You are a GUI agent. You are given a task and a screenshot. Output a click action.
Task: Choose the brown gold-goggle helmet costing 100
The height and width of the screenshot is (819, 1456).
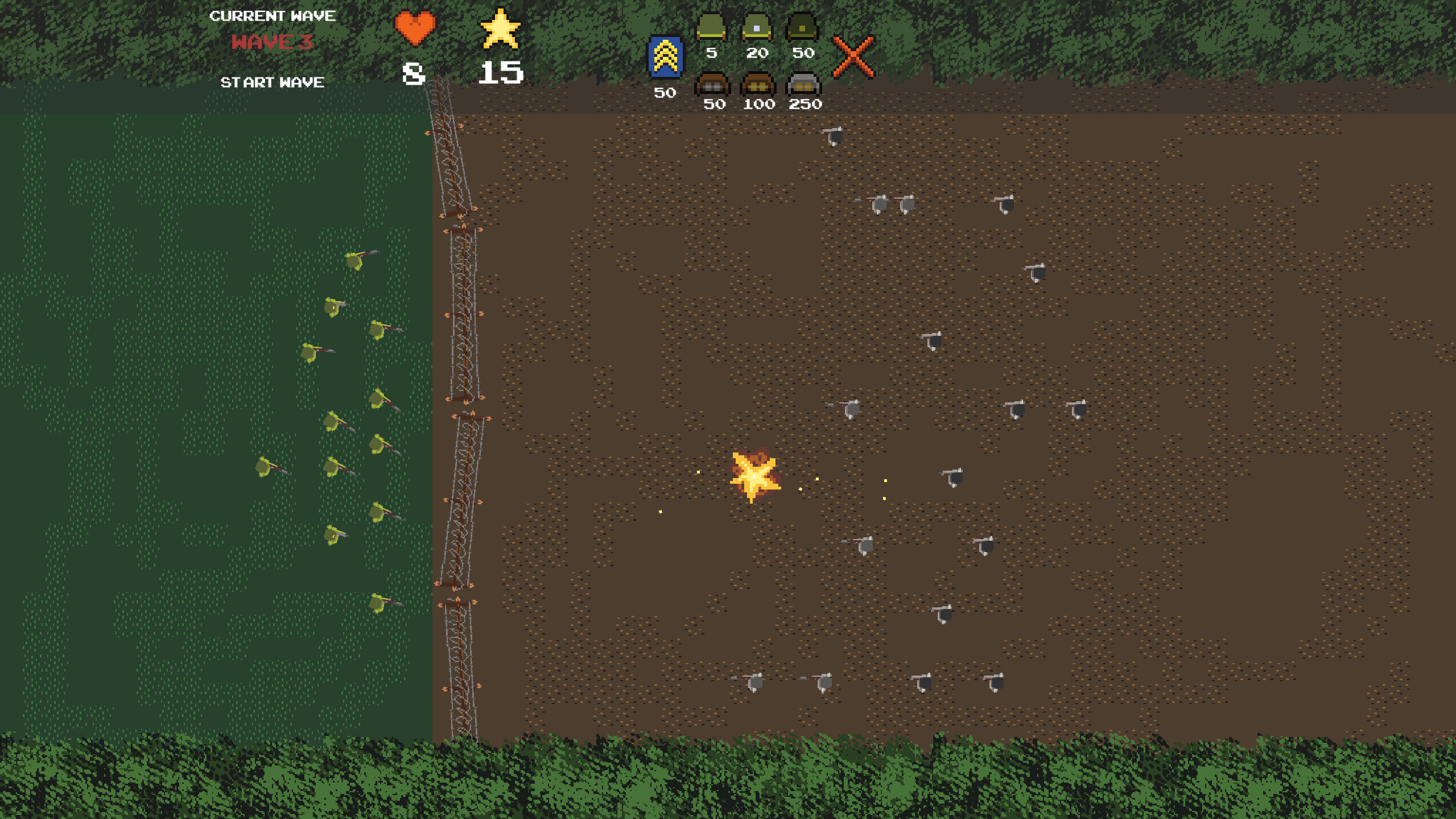coord(758,85)
